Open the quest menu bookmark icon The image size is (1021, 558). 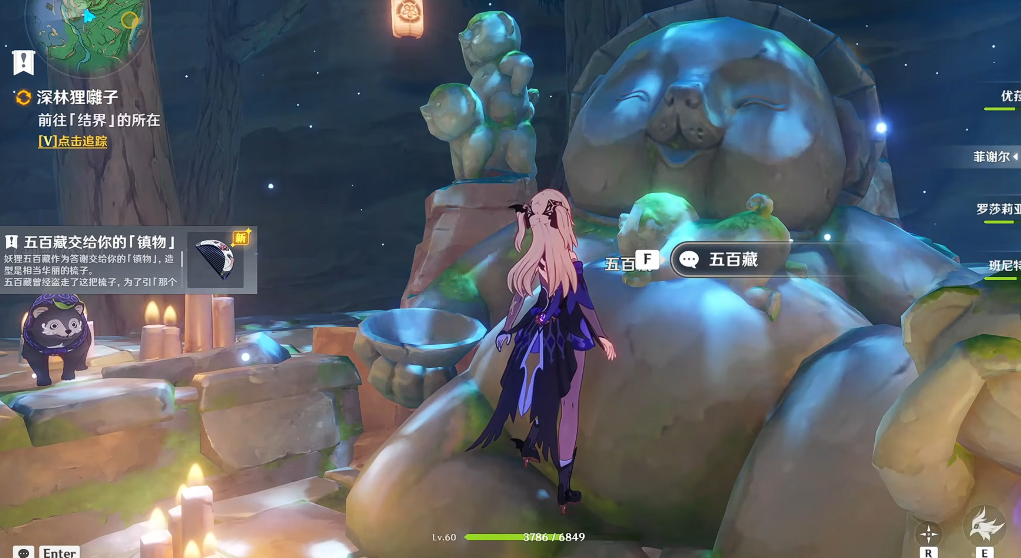(23, 62)
